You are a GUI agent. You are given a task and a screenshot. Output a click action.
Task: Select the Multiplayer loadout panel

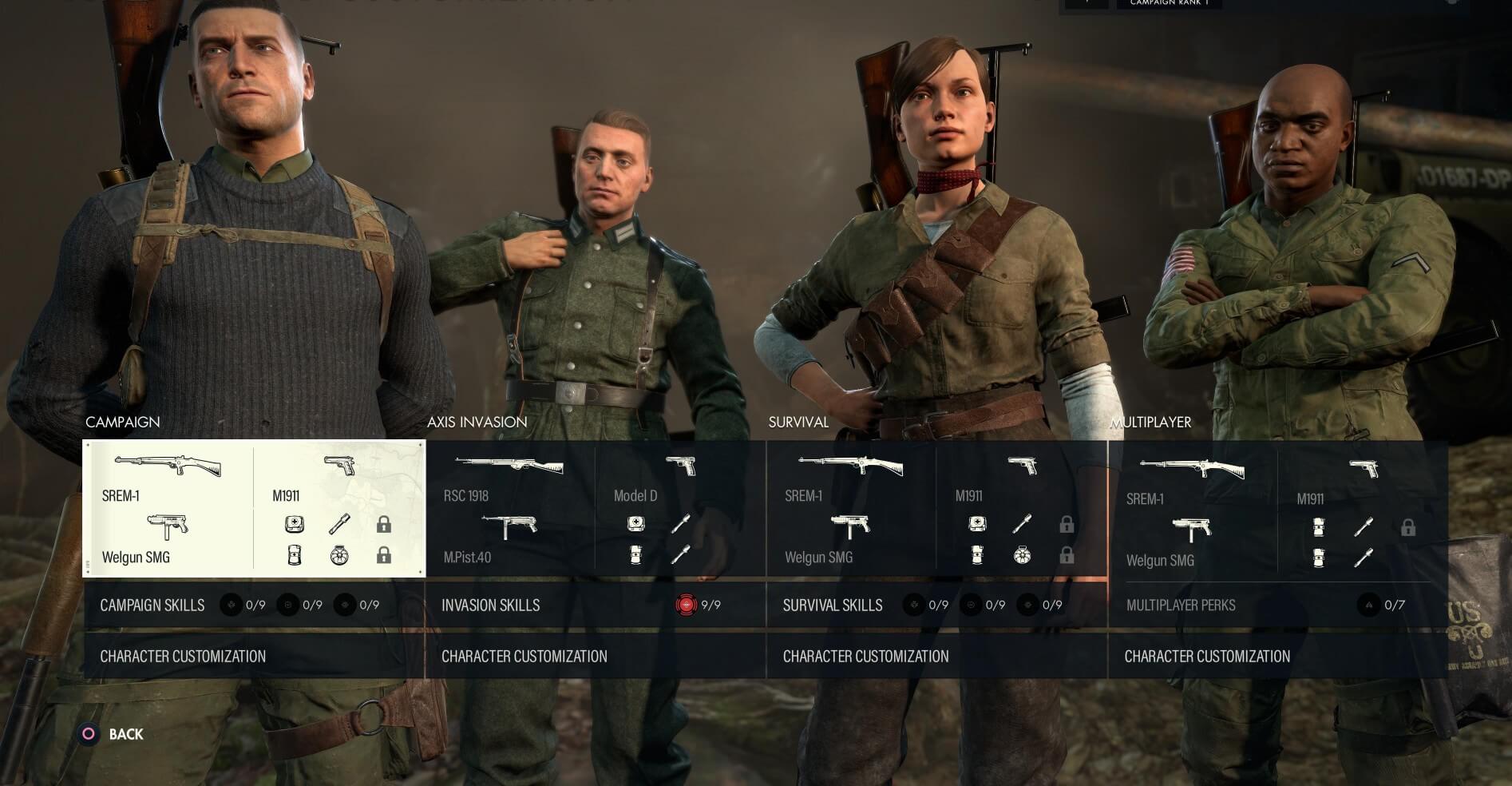click(1277, 508)
